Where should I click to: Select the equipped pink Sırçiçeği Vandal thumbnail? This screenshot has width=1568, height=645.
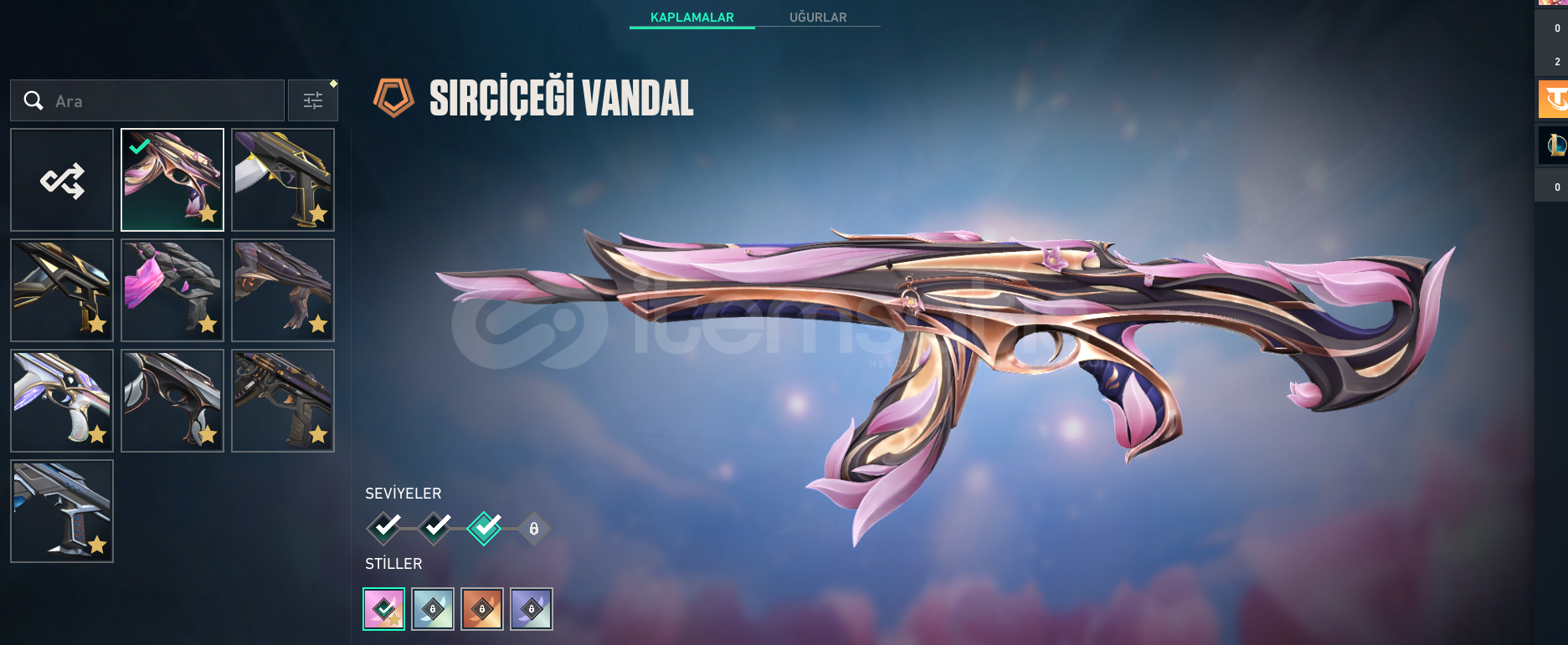(172, 180)
